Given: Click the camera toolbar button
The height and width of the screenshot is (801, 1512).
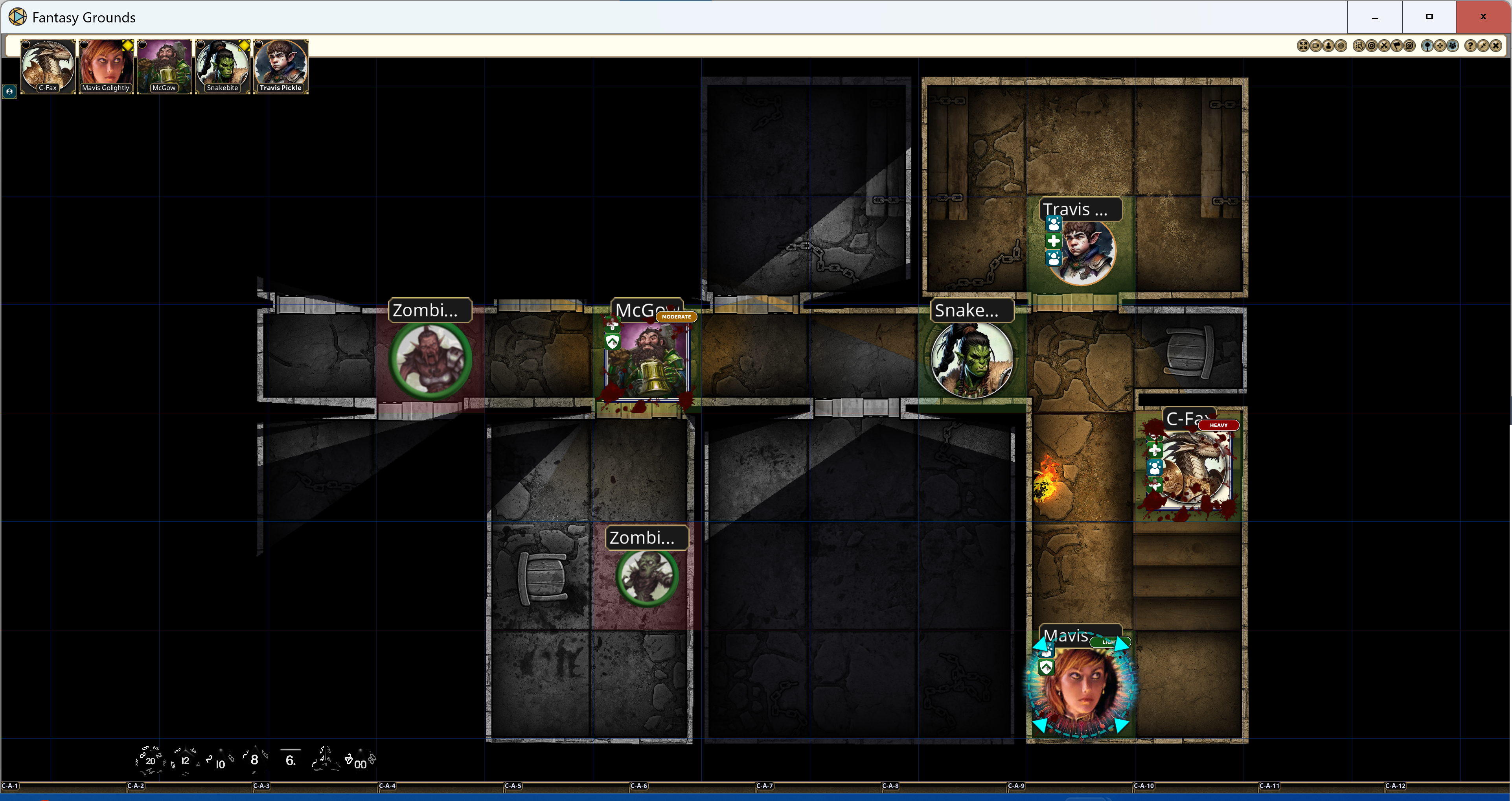Looking at the screenshot, I should tap(1315, 46).
